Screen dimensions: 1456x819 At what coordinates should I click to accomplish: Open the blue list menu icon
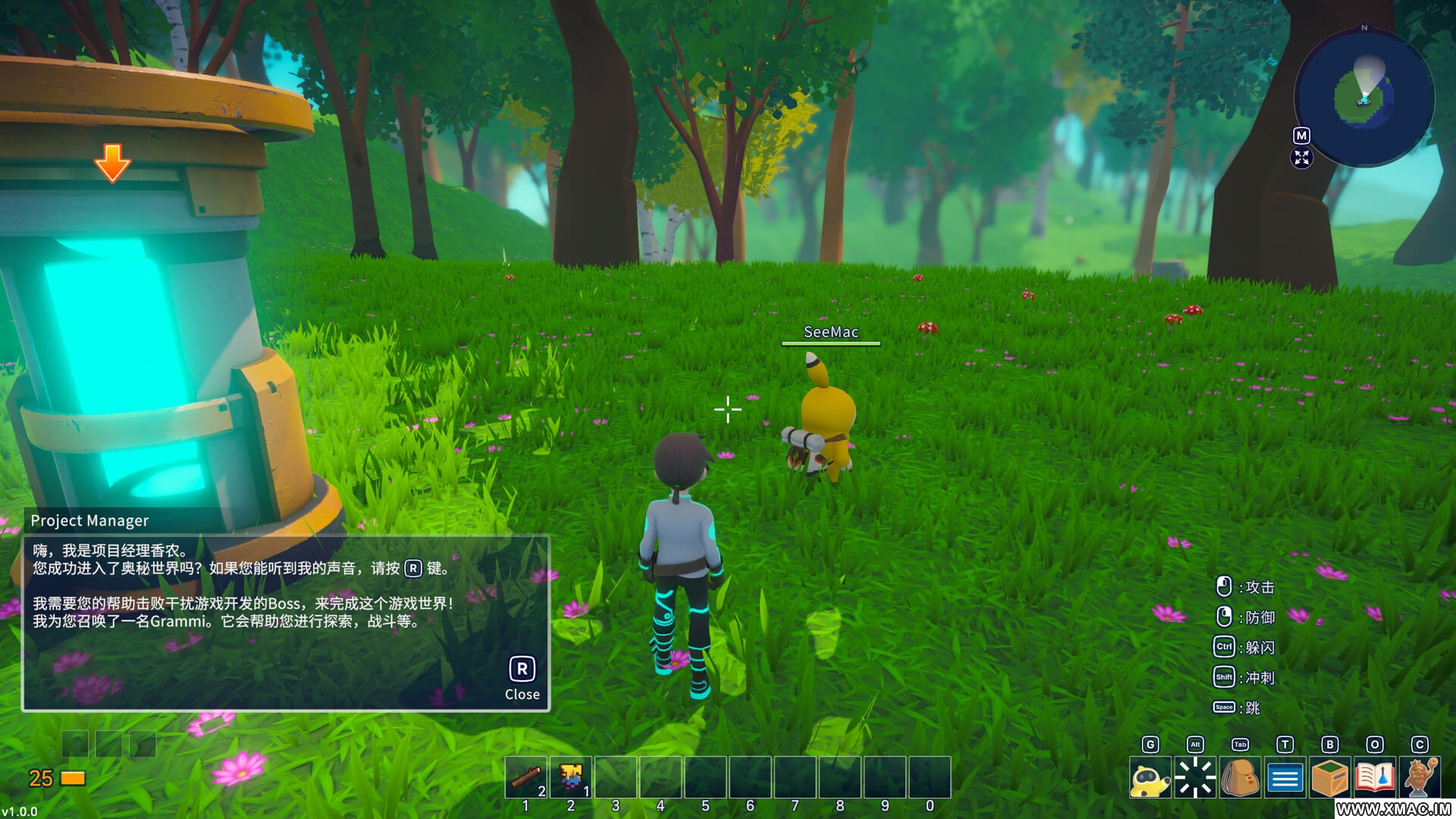1285,778
